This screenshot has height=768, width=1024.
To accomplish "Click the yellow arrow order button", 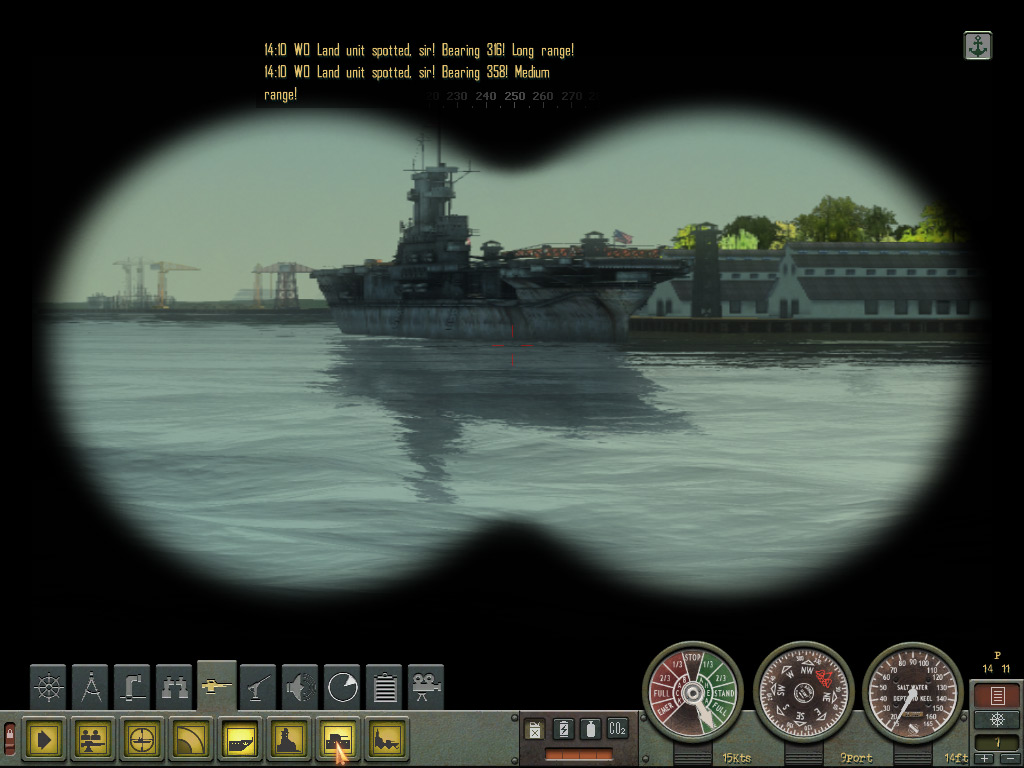I will click(x=45, y=740).
